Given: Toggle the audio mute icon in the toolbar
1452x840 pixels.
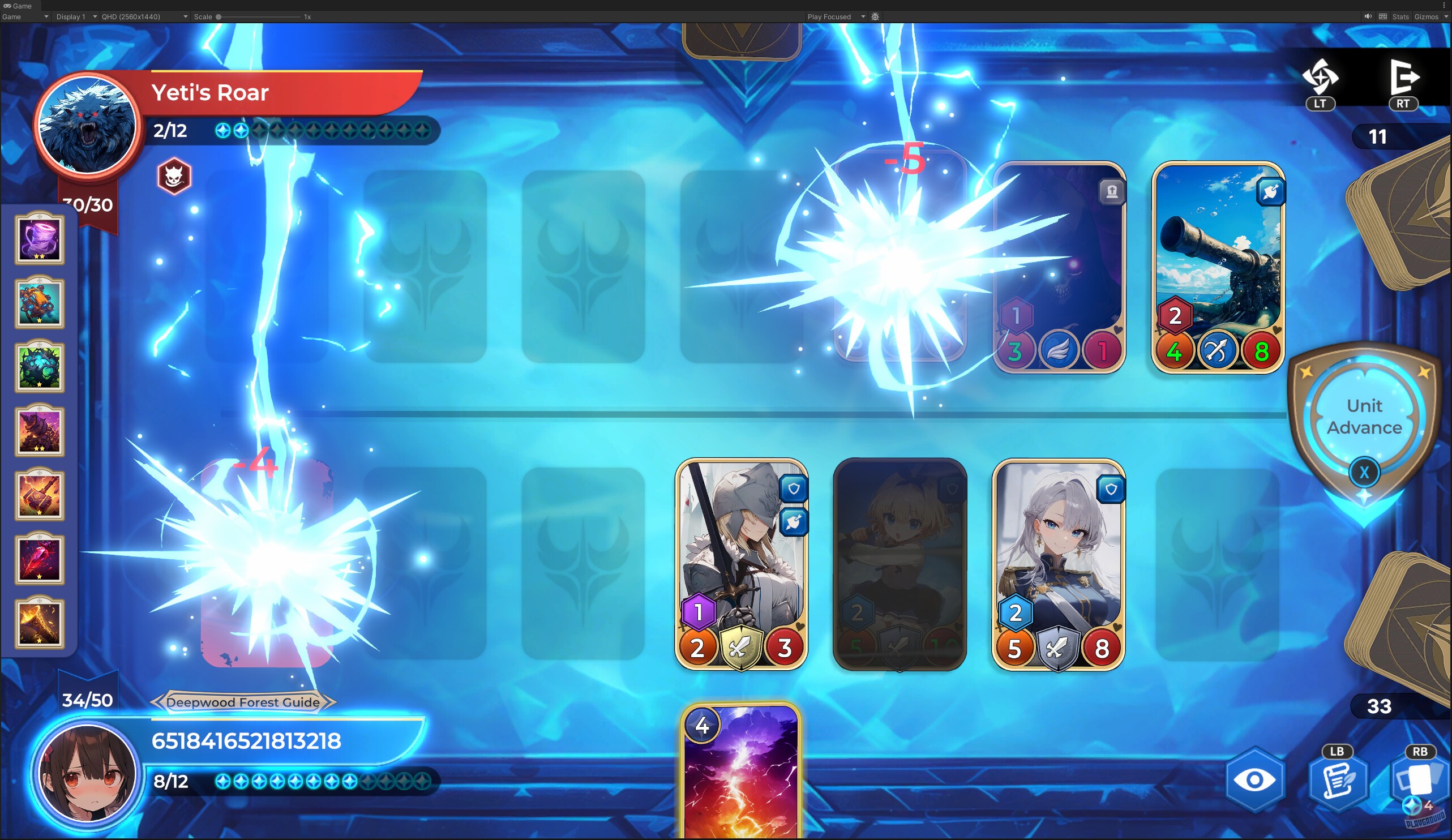Looking at the screenshot, I should [1368, 16].
